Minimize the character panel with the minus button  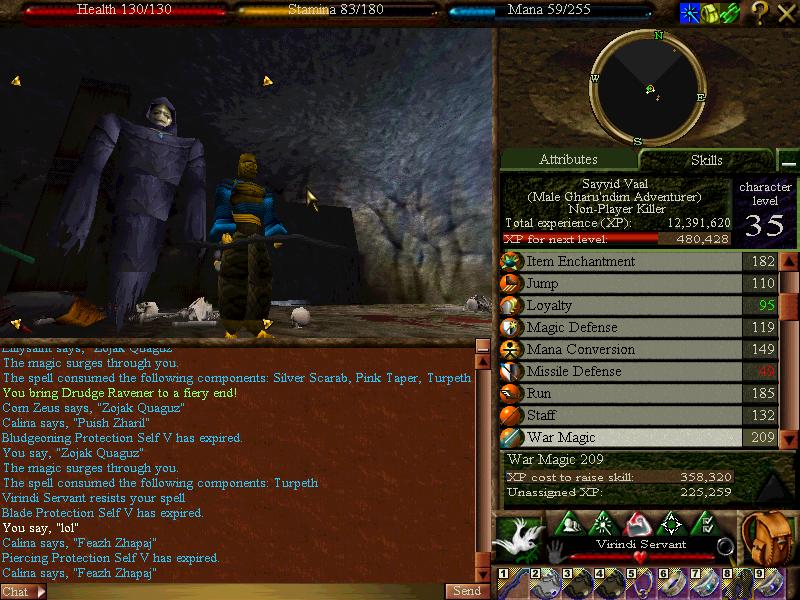[788, 162]
